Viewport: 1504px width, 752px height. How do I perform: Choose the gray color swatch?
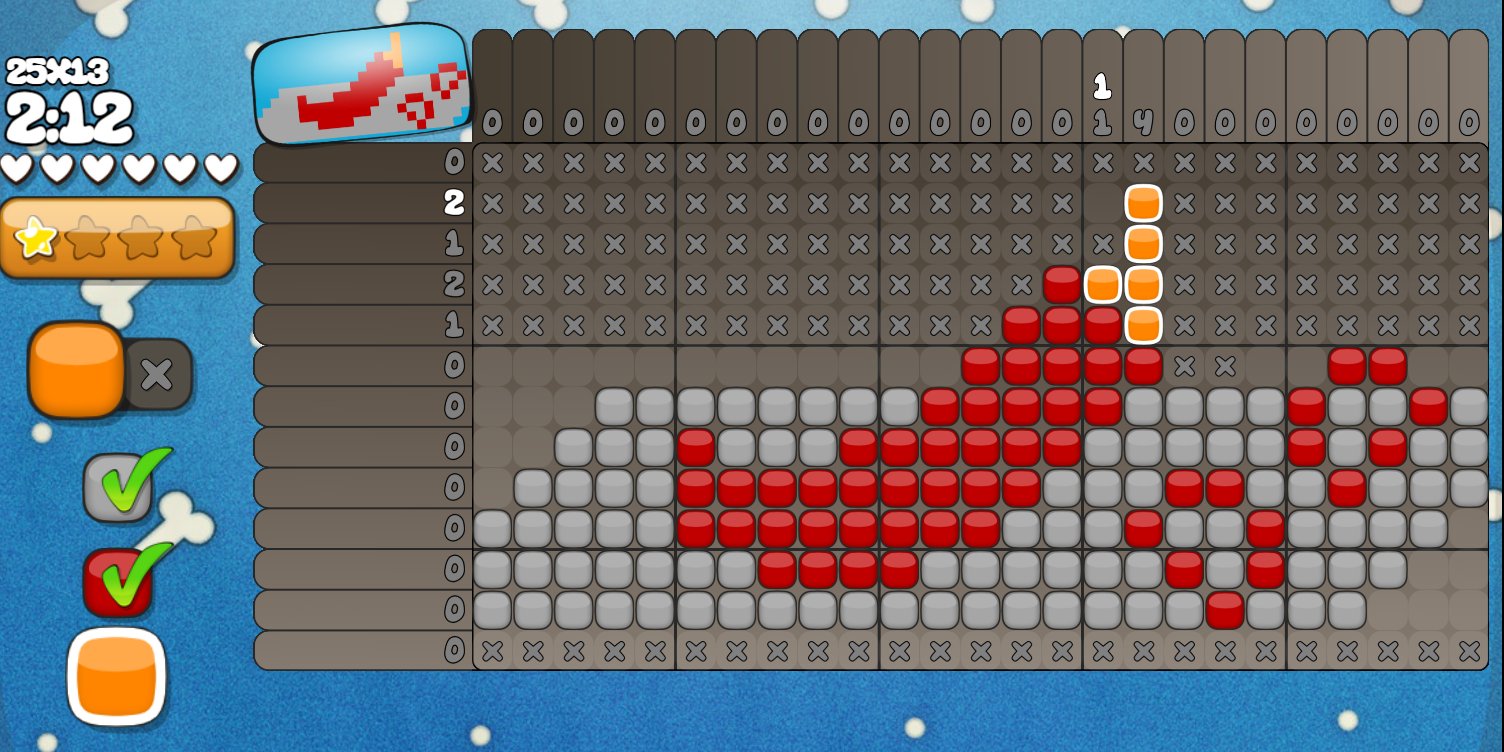[x=118, y=487]
